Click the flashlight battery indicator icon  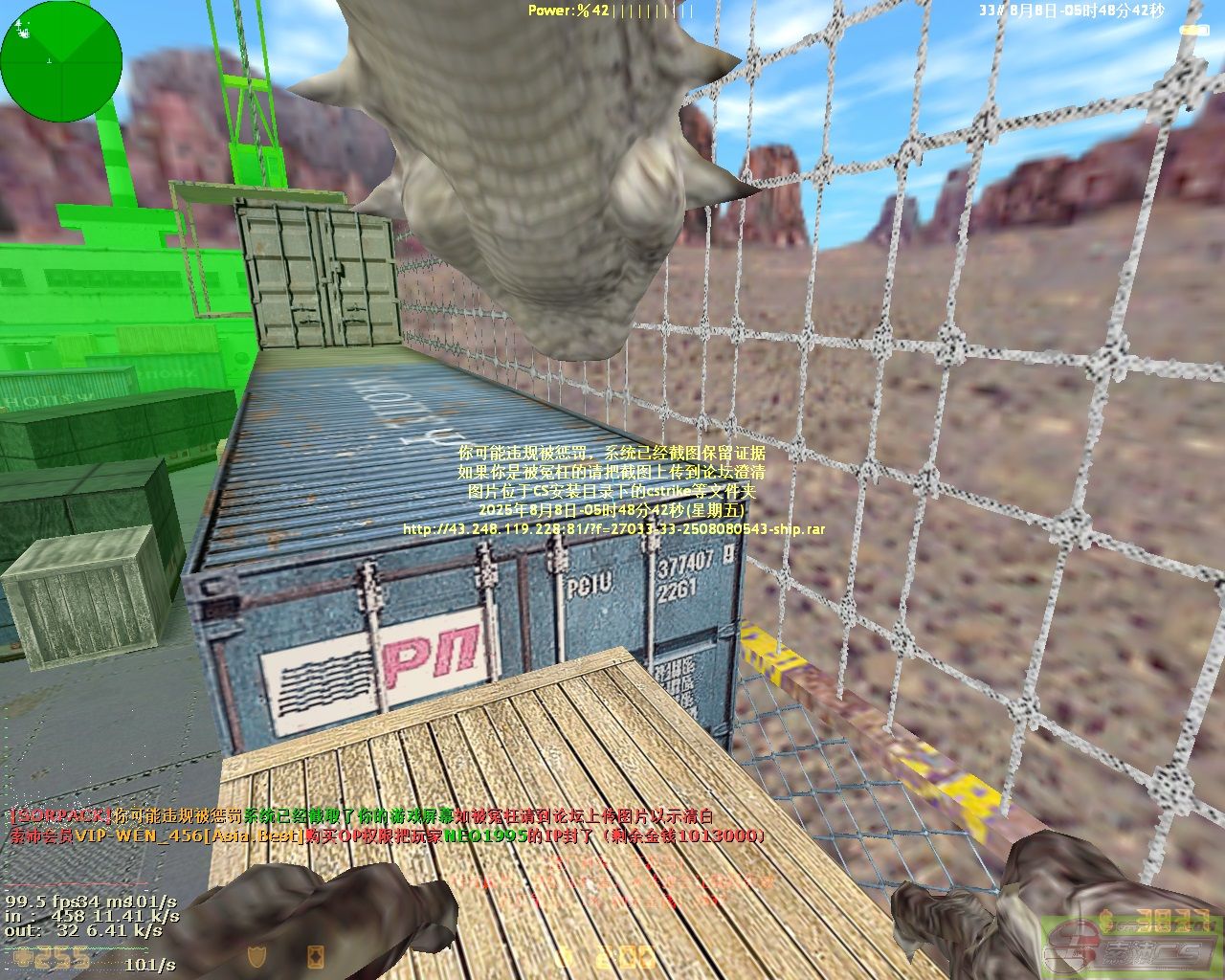pos(1189,30)
